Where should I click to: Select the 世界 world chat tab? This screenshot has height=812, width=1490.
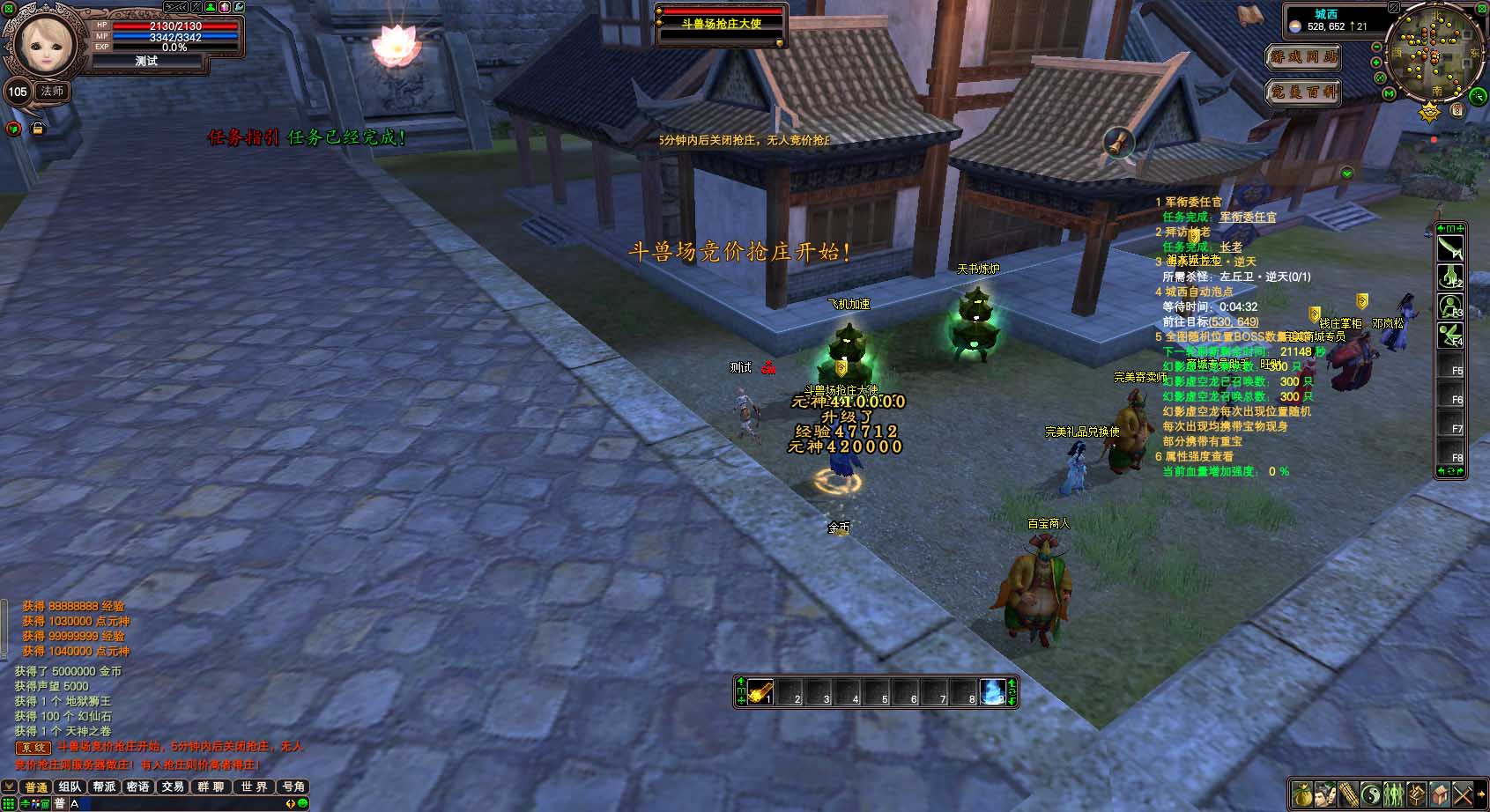254,786
